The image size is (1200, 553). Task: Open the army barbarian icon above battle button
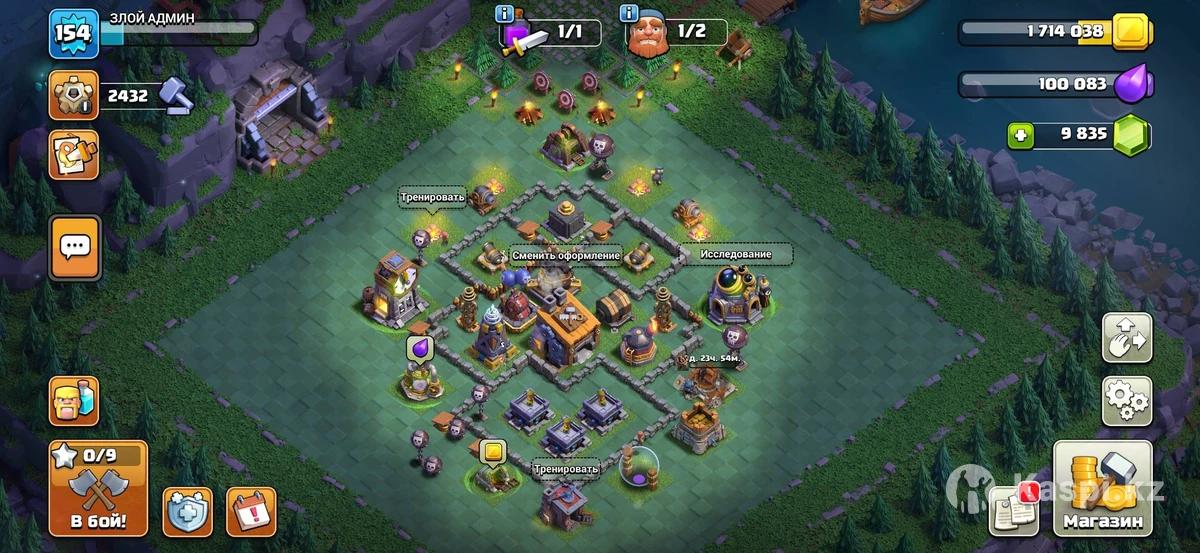[x=74, y=401]
